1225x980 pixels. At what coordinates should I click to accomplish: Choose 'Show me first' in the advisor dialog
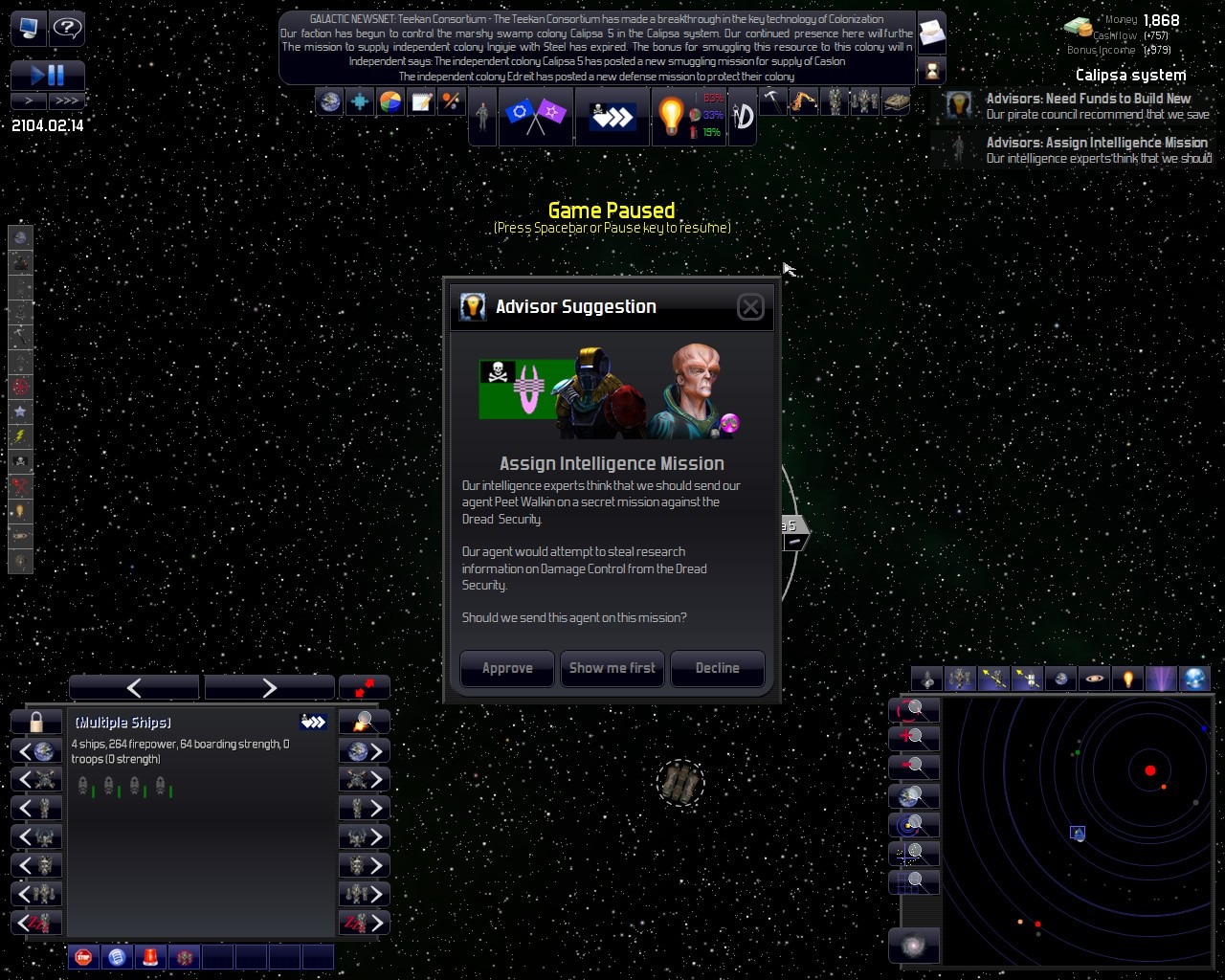pyautogui.click(x=612, y=668)
